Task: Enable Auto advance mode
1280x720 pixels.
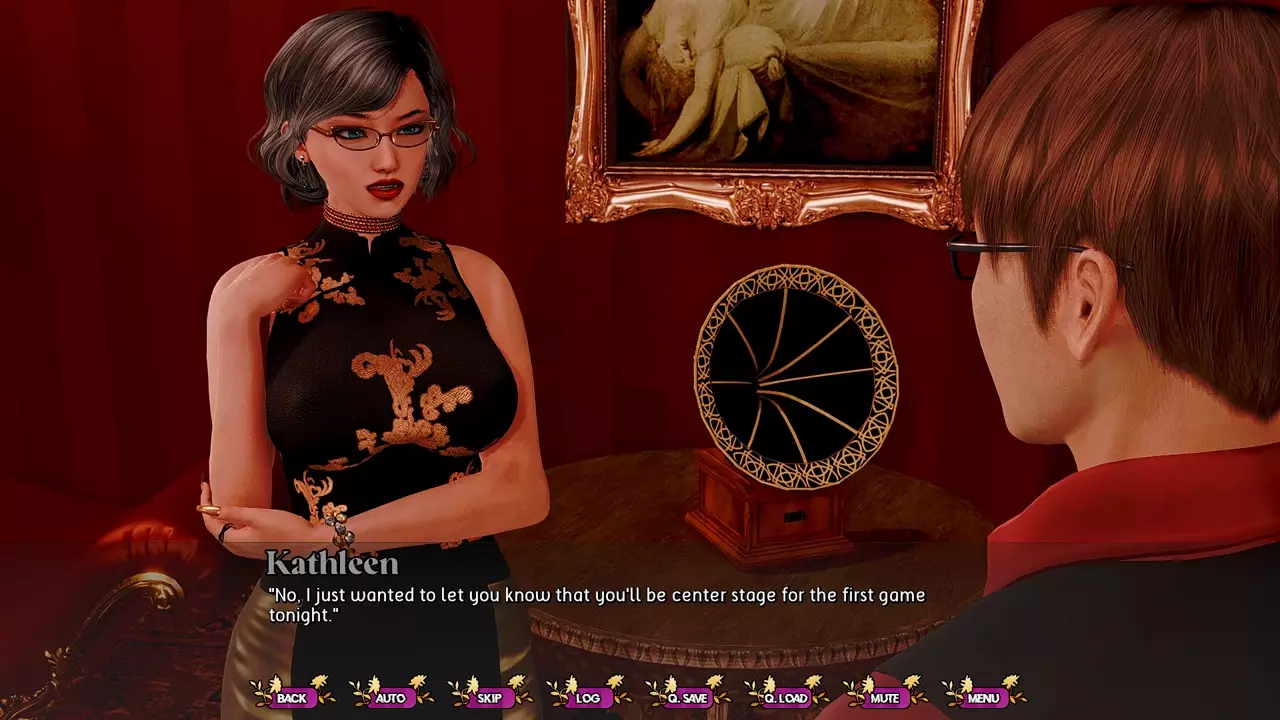Action: tap(391, 697)
